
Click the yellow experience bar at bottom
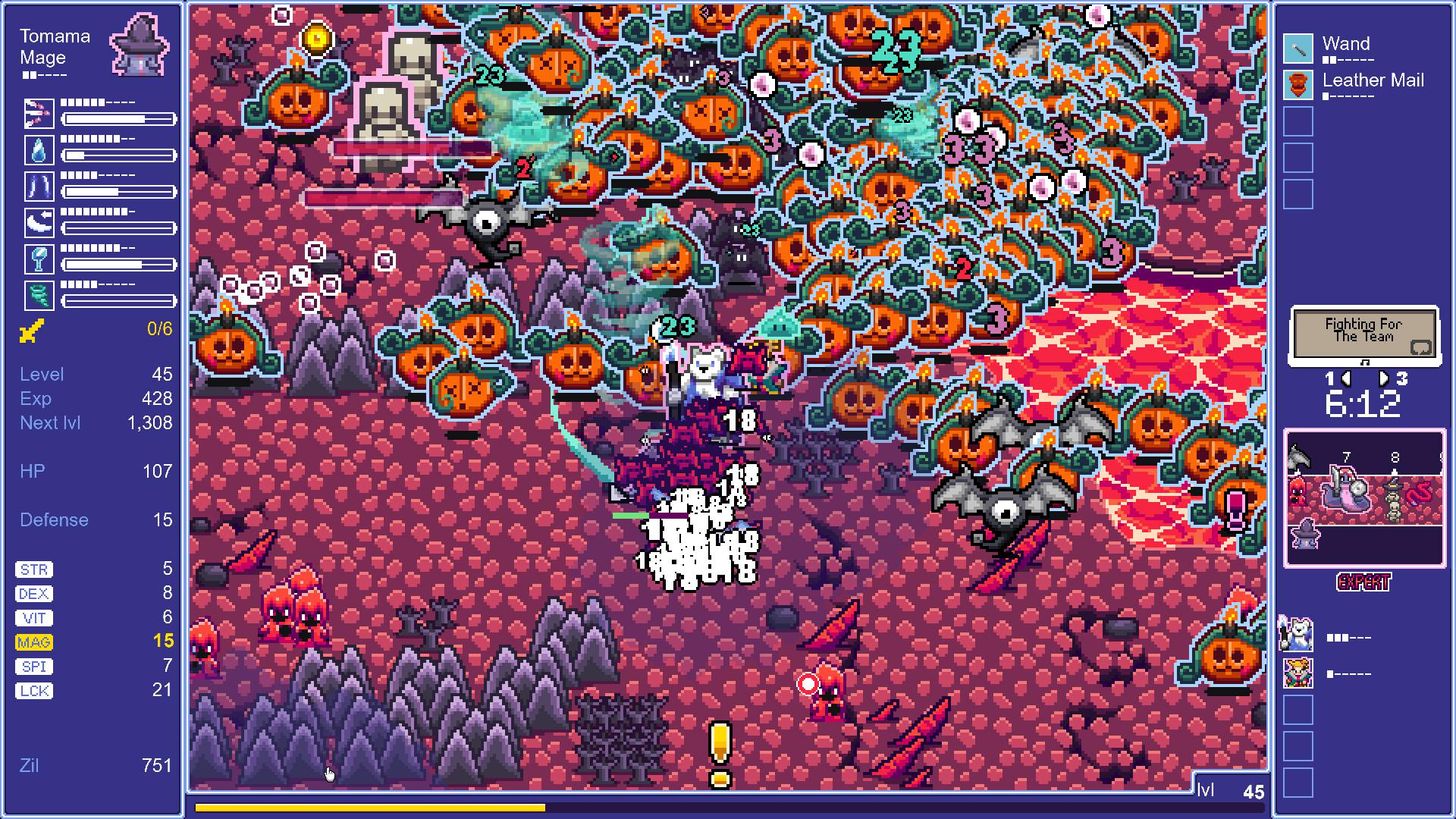(x=372, y=808)
